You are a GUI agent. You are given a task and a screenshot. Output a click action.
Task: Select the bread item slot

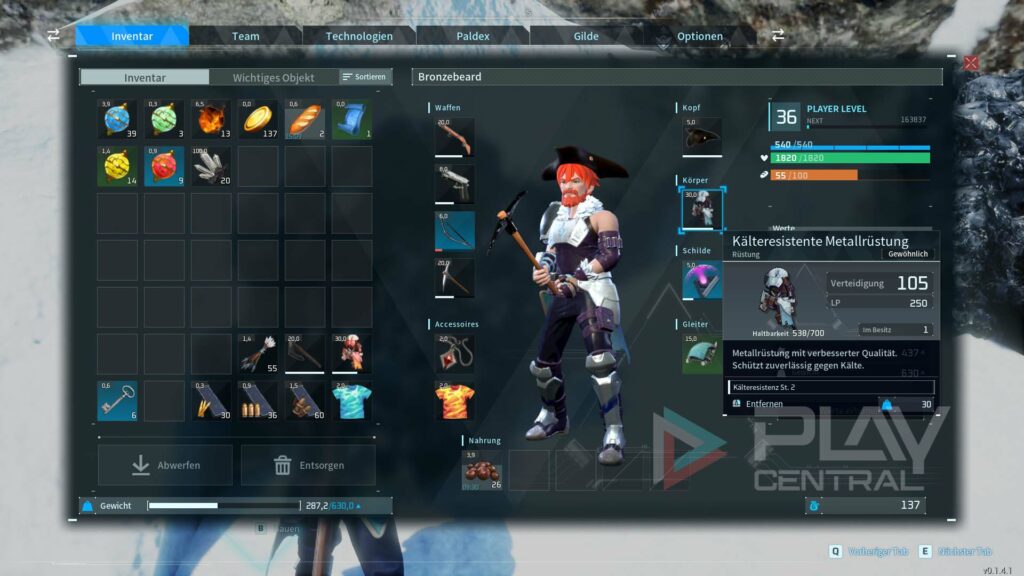pyautogui.click(x=305, y=120)
